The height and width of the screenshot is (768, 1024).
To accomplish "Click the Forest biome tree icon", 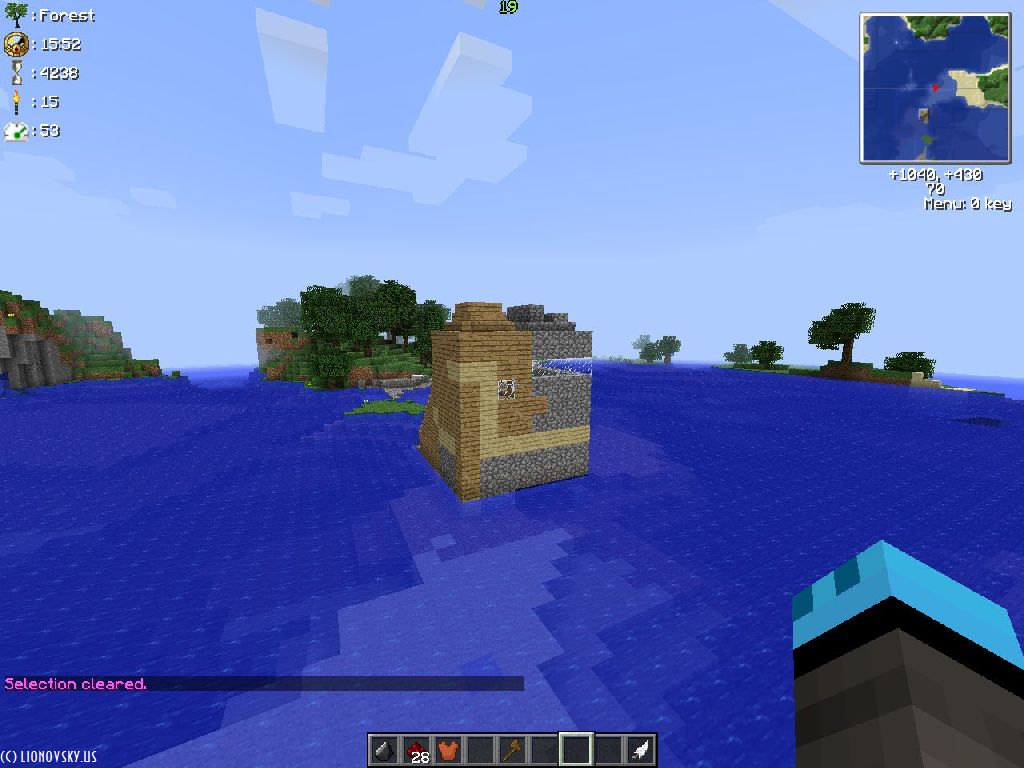I will pos(16,15).
